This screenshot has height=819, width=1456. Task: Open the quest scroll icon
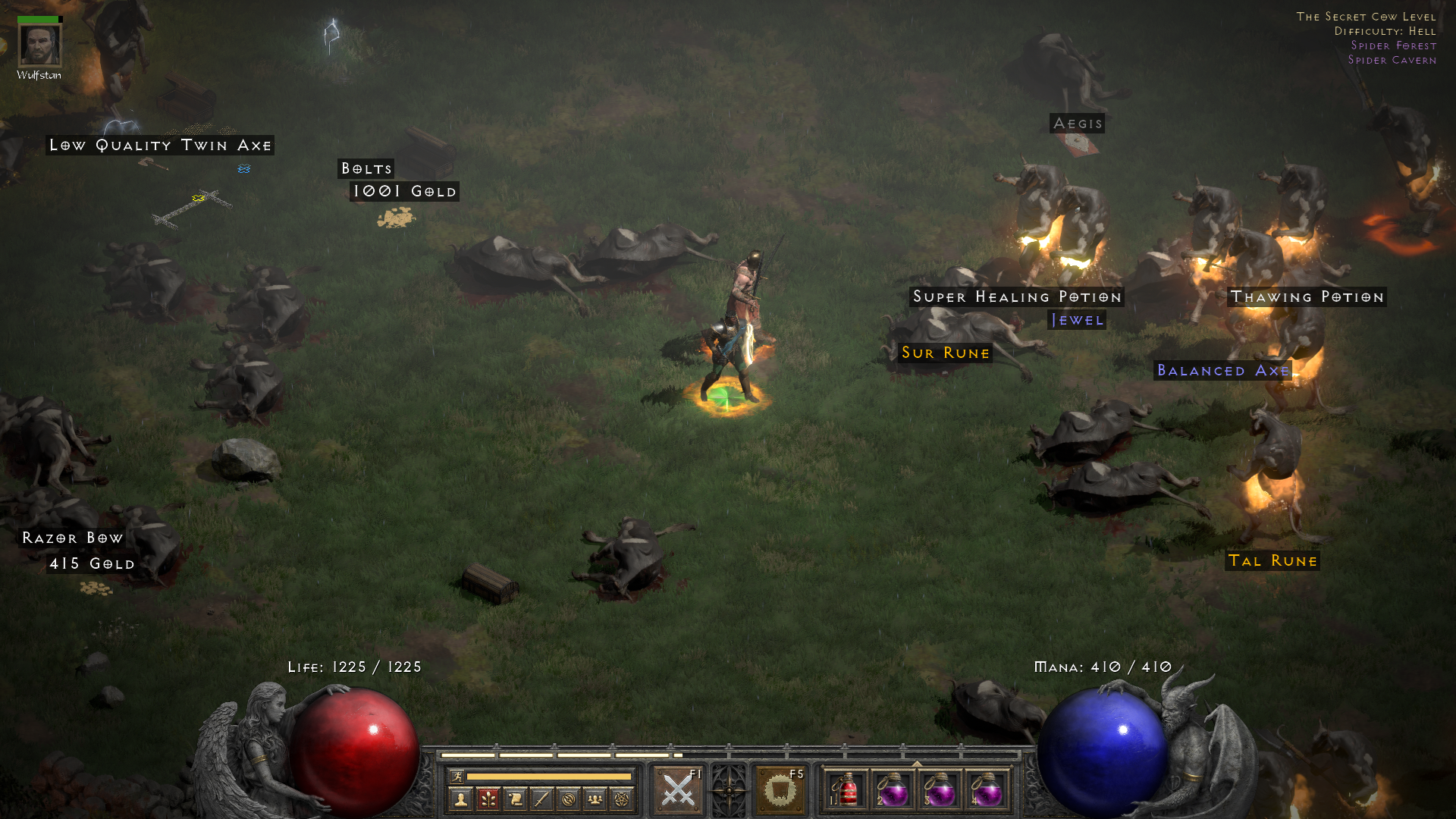[x=515, y=799]
